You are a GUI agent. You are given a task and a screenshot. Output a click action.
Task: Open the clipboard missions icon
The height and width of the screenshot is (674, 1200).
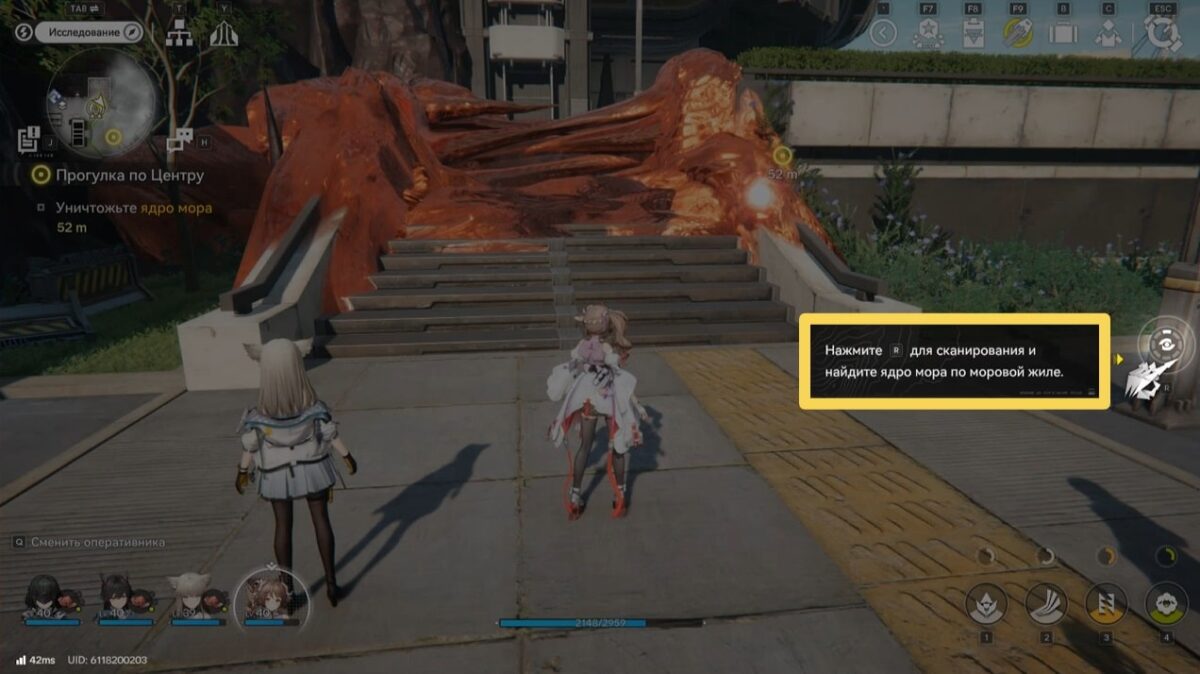[971, 34]
